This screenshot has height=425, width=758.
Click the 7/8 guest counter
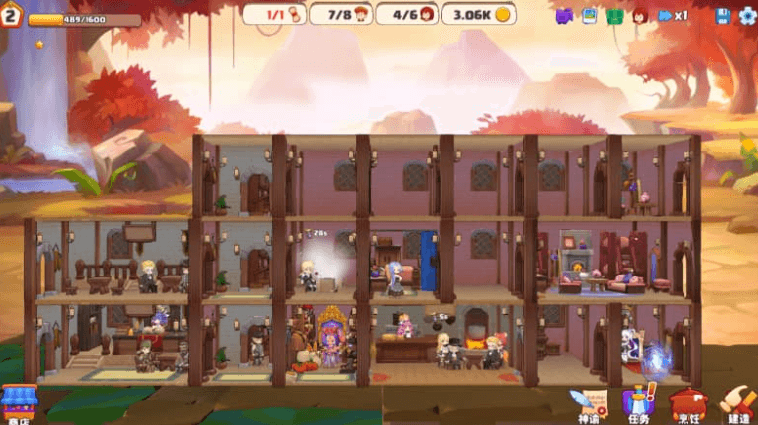342,14
